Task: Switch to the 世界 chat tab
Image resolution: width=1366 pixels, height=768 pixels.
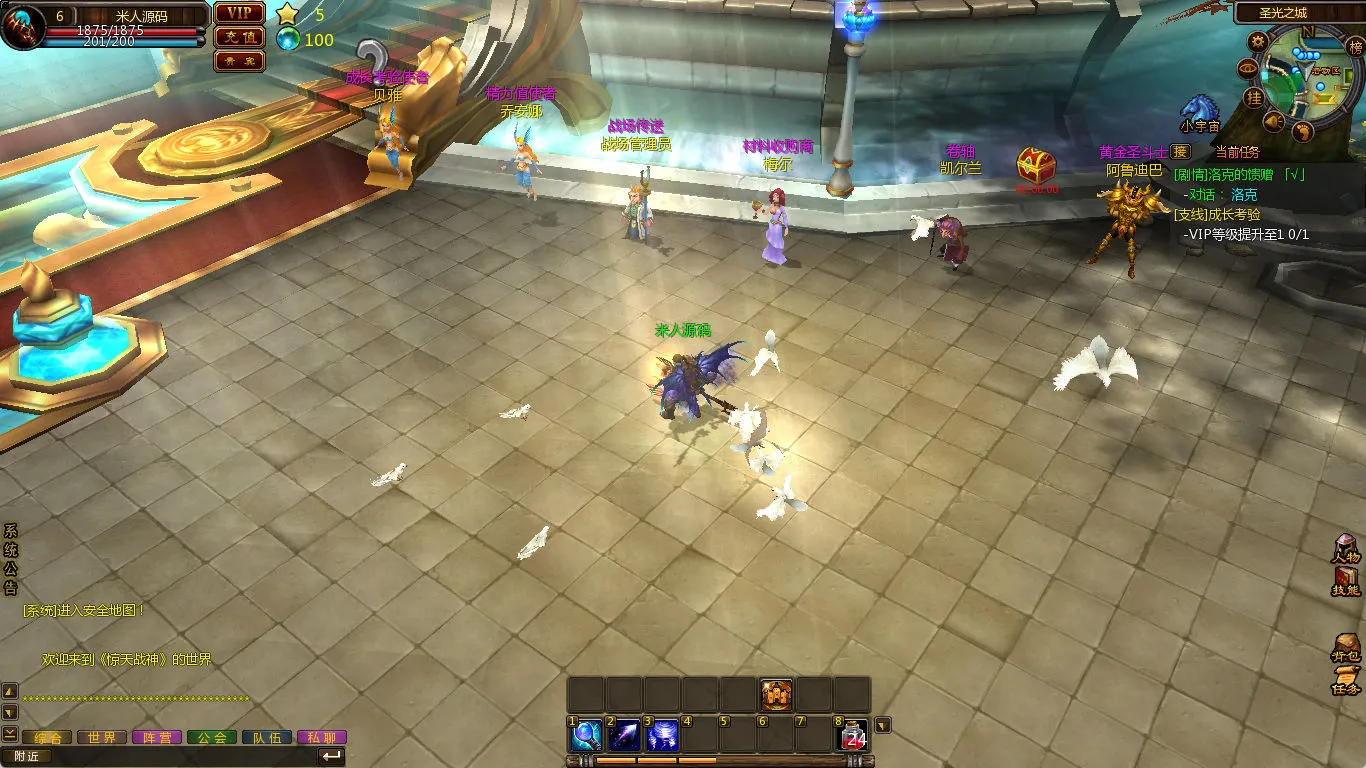Action: (102, 738)
